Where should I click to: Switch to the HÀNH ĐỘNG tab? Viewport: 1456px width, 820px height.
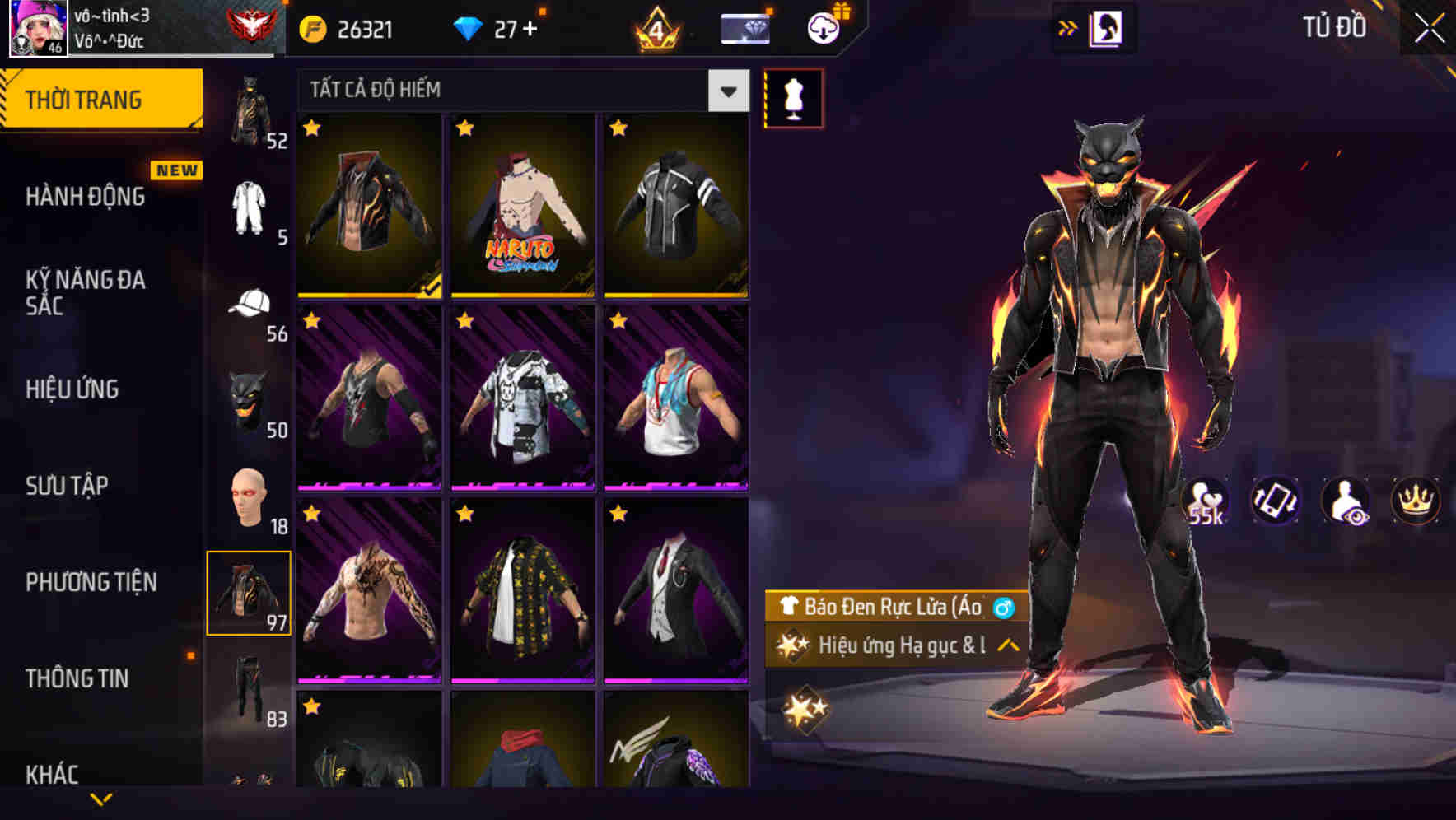pyautogui.click(x=86, y=198)
